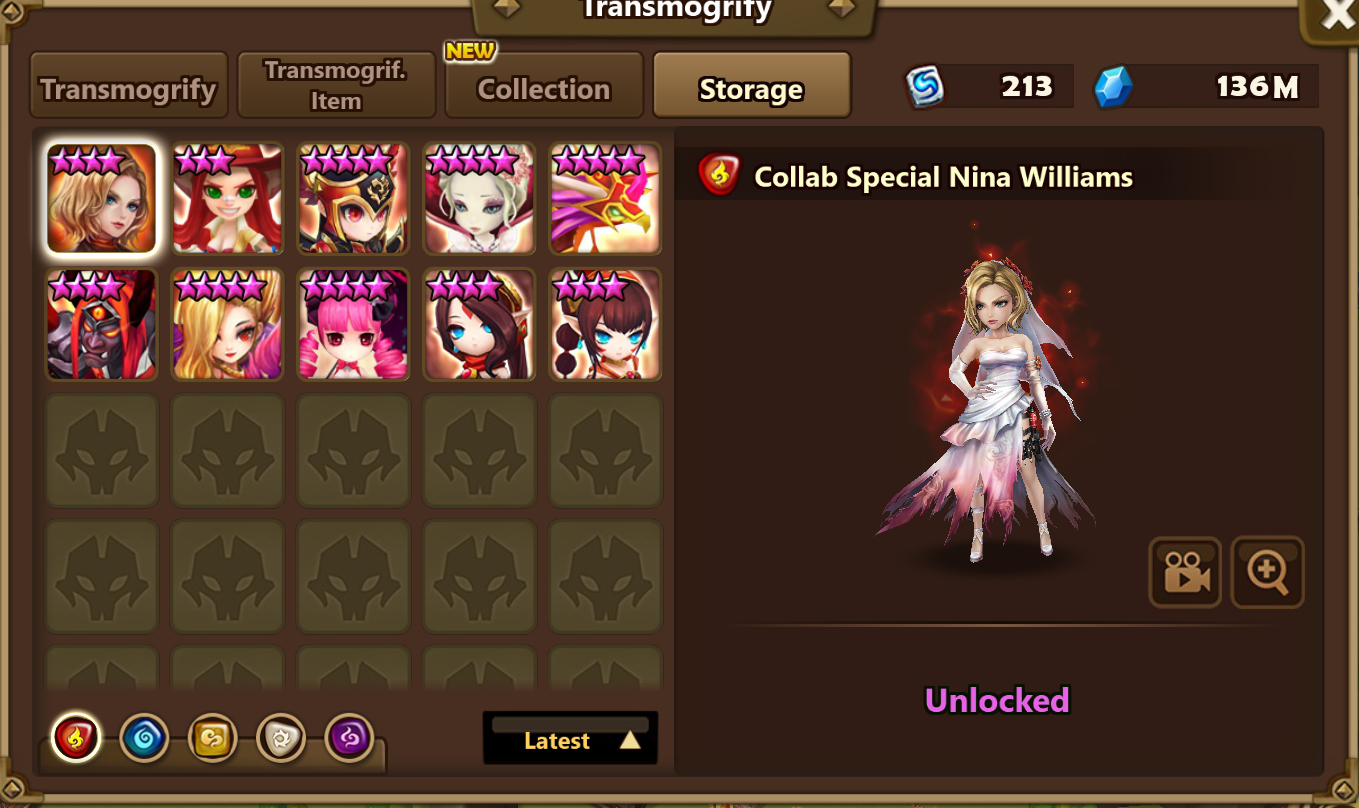Open the Transmogrif. Item tab

click(x=336, y=86)
